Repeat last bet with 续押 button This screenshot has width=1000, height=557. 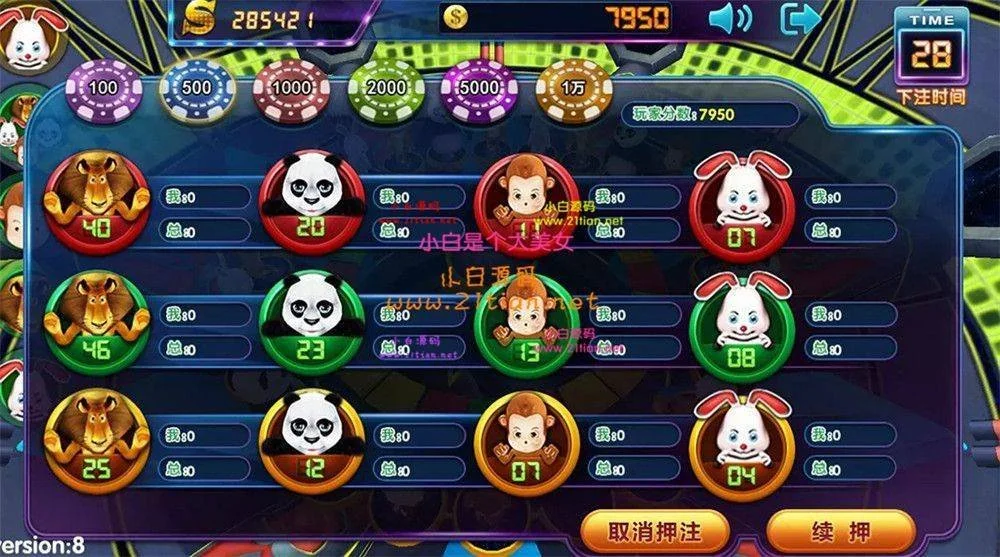click(840, 531)
